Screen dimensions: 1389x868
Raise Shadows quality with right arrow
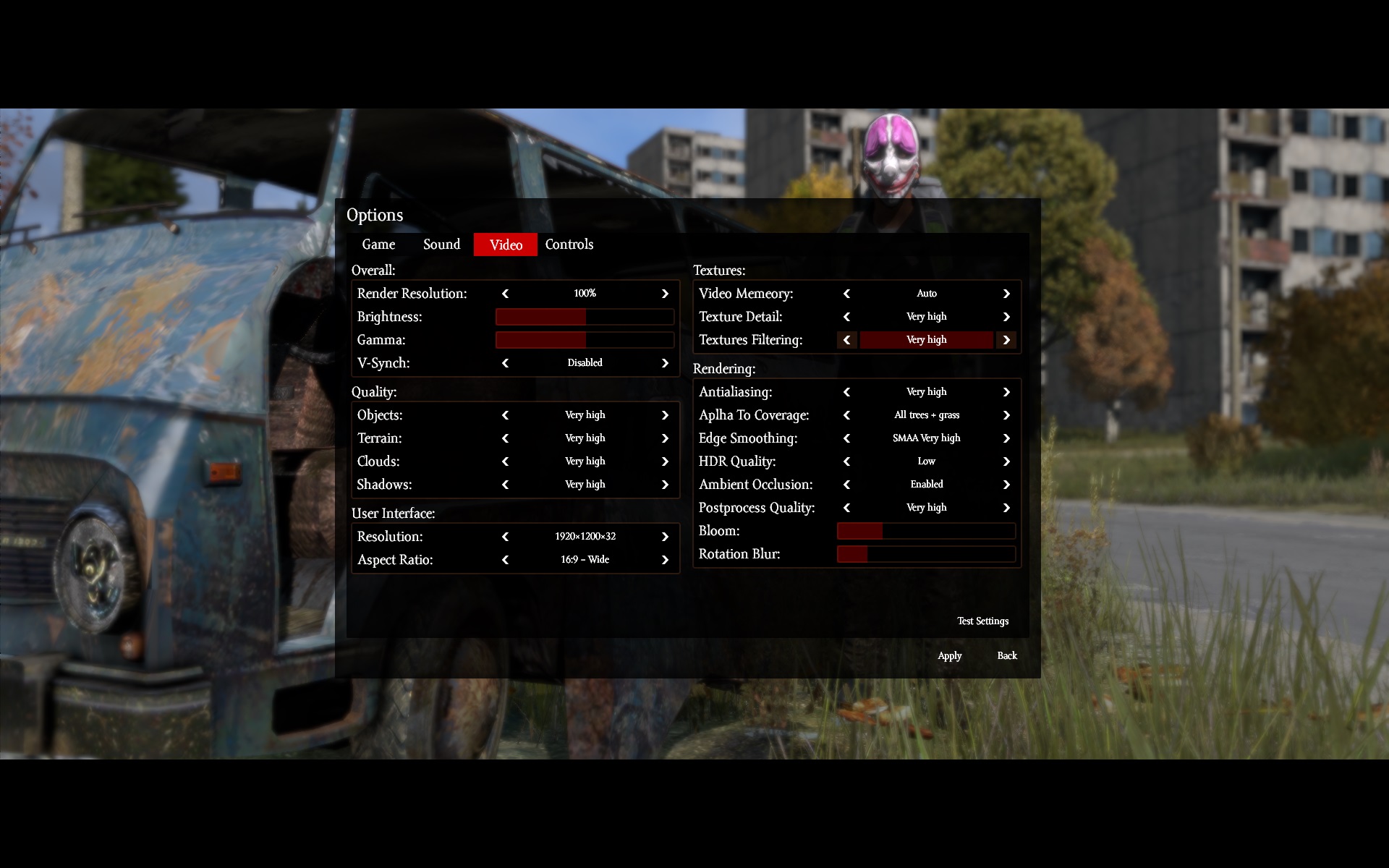click(665, 485)
